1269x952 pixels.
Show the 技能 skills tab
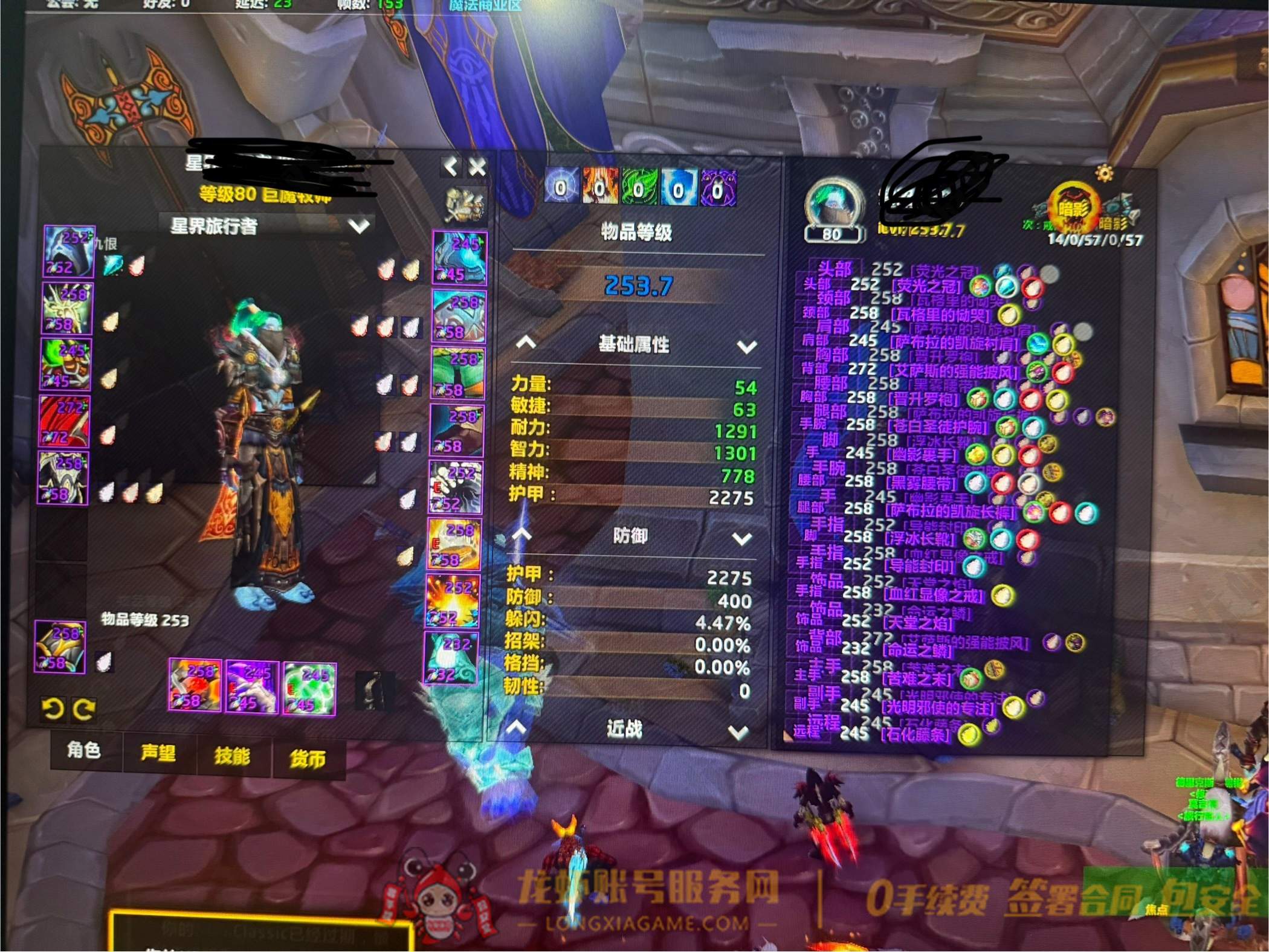[x=233, y=755]
